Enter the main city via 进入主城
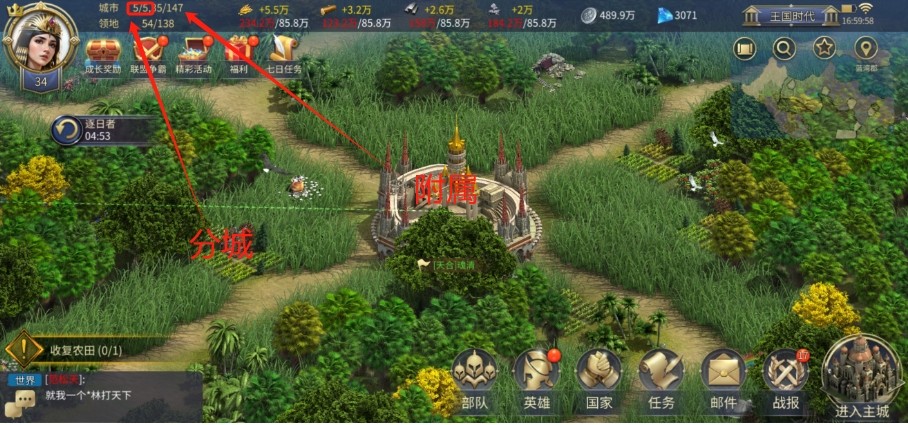This screenshot has height=425, width=908. (x=862, y=378)
